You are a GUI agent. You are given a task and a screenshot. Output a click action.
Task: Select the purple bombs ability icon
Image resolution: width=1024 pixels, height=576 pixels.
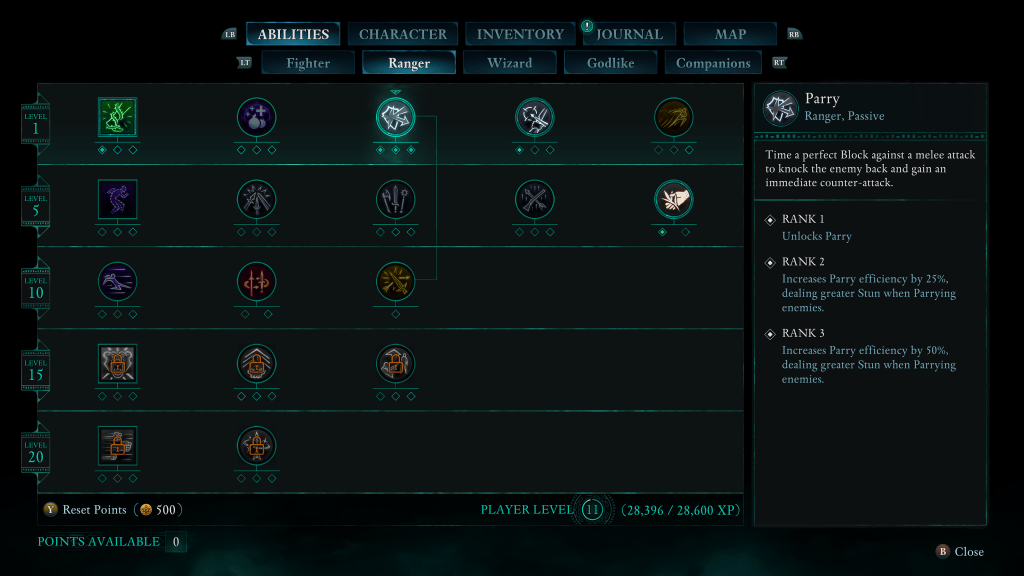(256, 117)
